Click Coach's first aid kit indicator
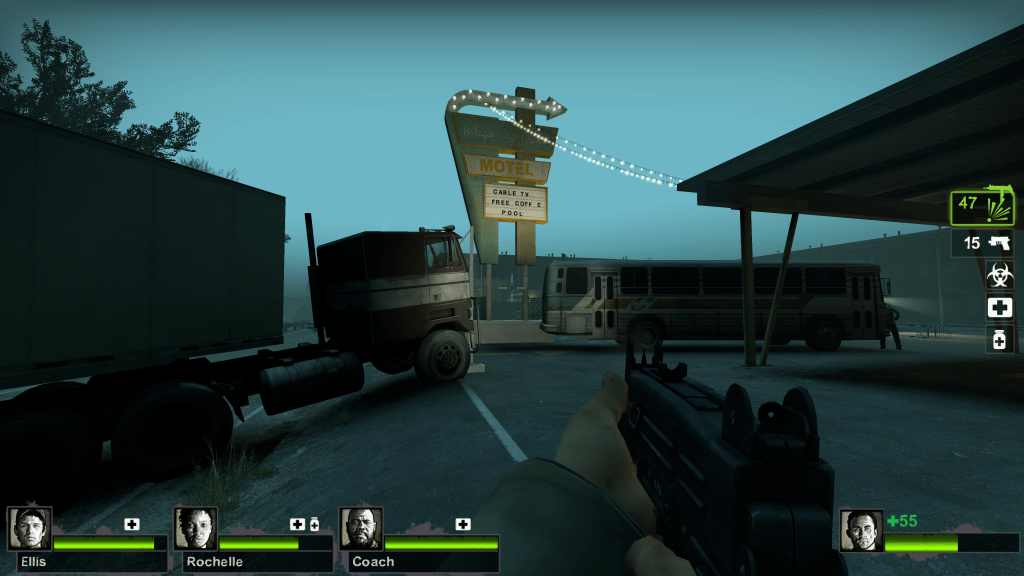 click(x=463, y=524)
